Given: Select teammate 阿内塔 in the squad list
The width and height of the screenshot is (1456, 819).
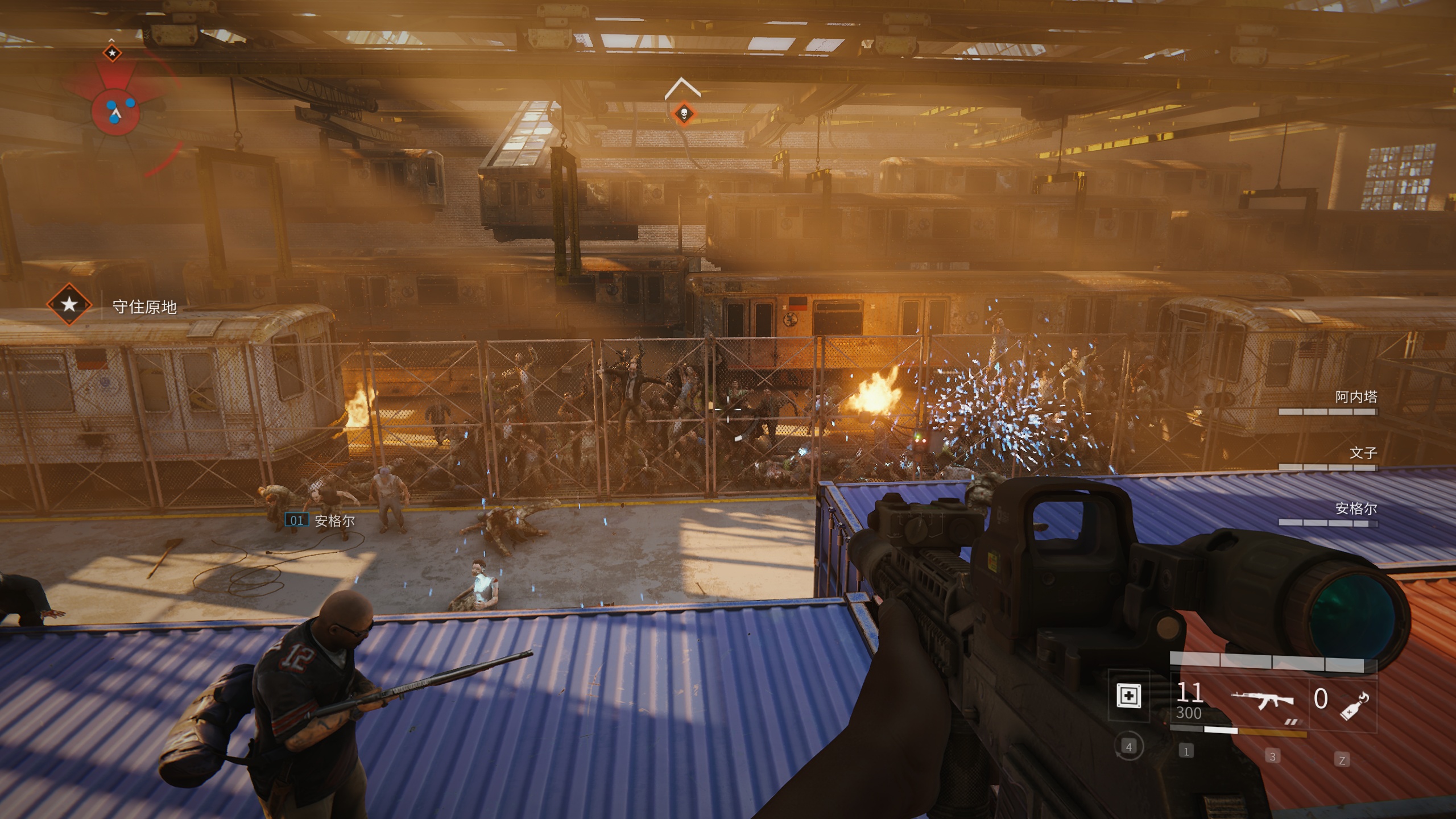Looking at the screenshot, I should point(1355,398).
